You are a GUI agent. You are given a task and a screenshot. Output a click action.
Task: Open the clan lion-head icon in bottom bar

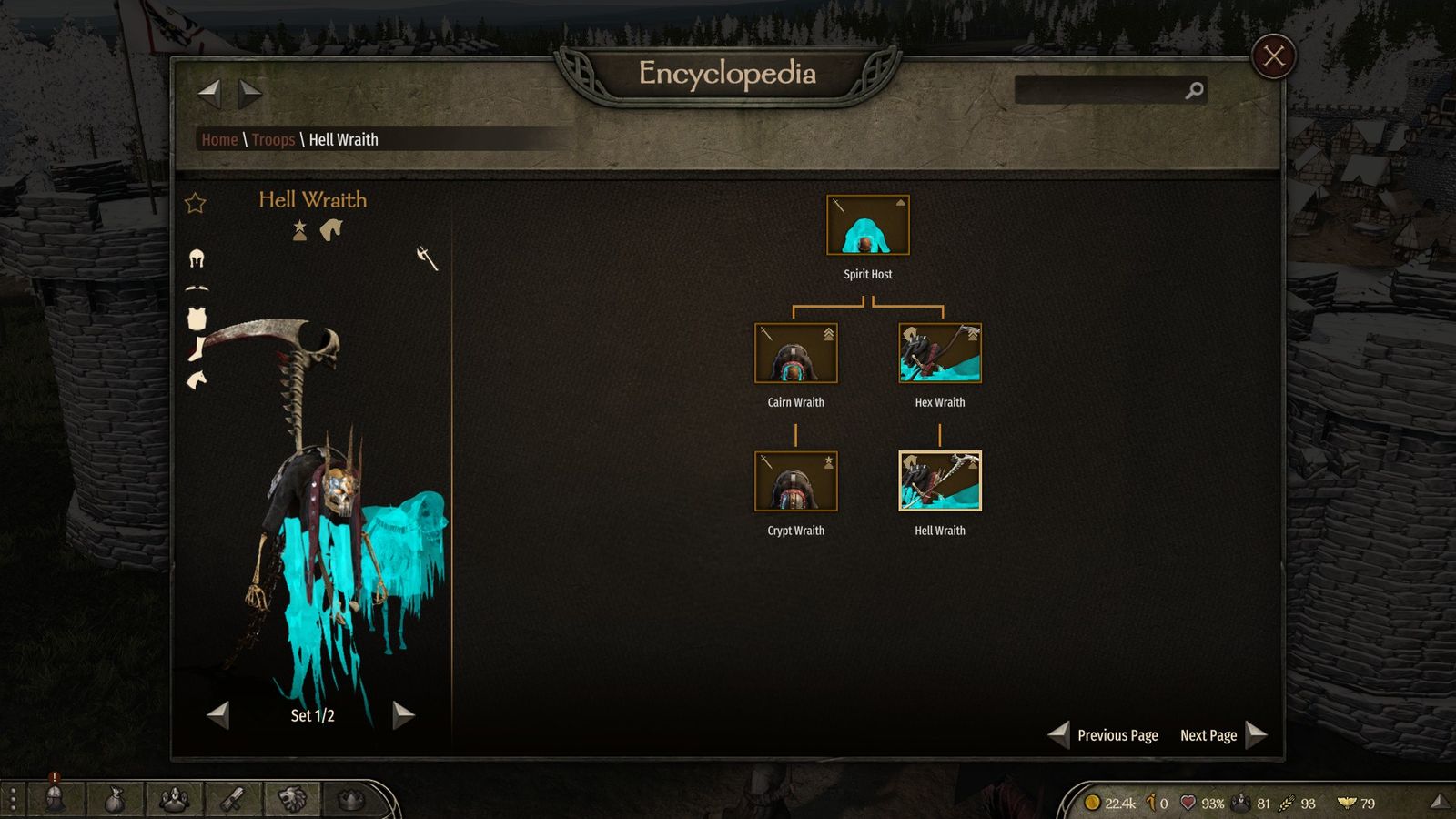point(291,799)
